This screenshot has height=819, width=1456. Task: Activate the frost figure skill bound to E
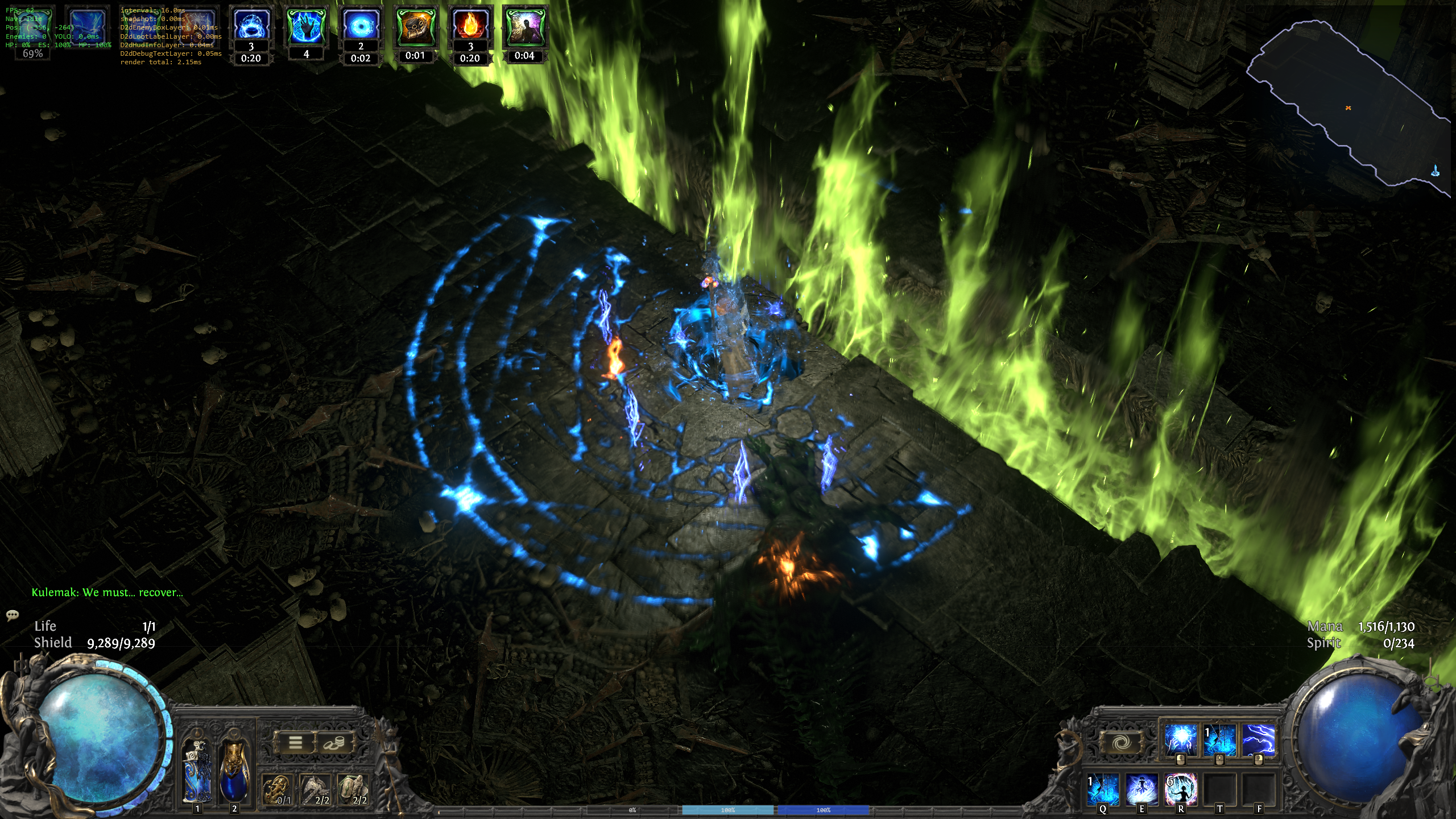[1142, 790]
